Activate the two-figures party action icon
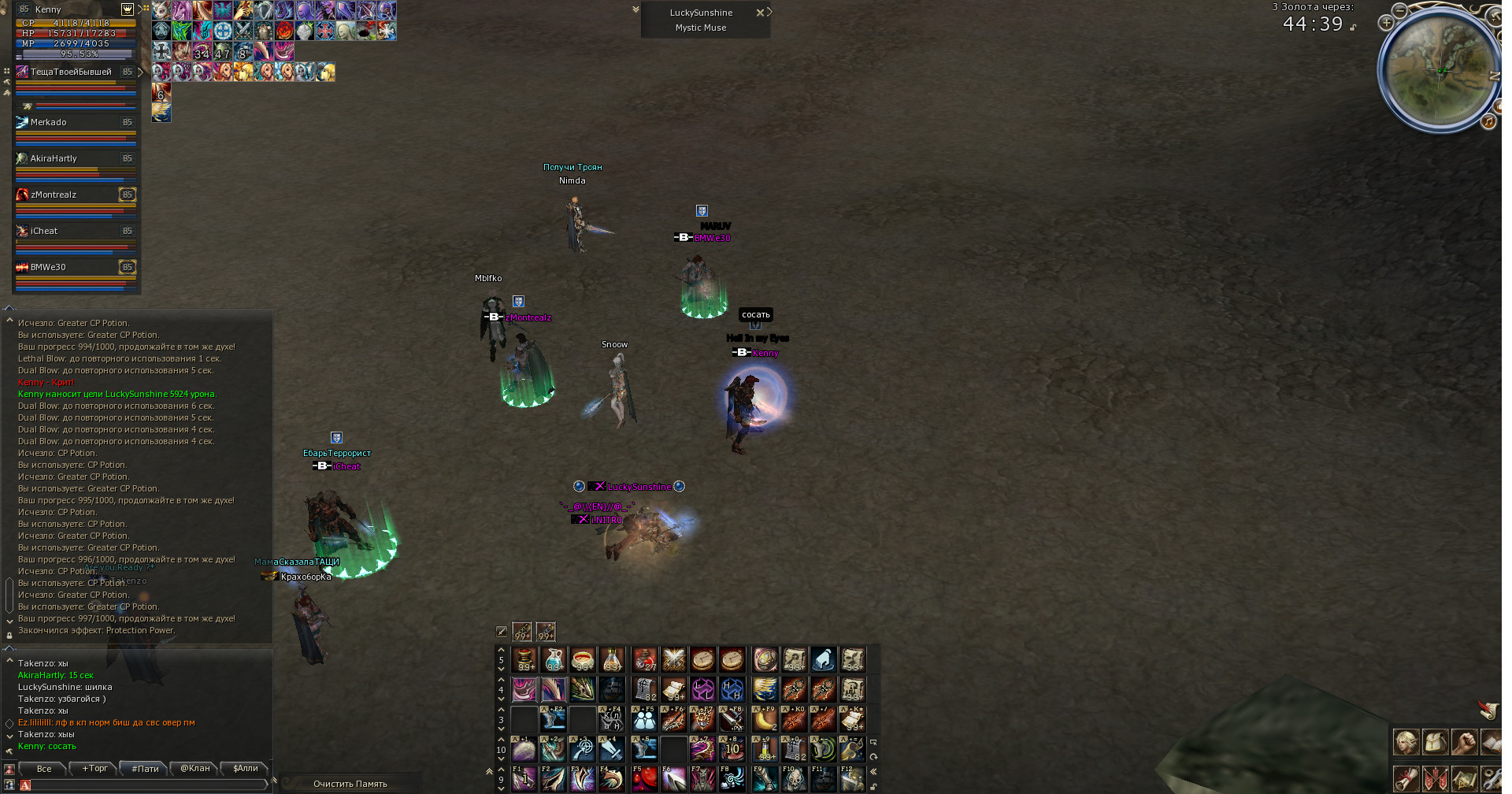The image size is (1512, 794). tap(644, 720)
